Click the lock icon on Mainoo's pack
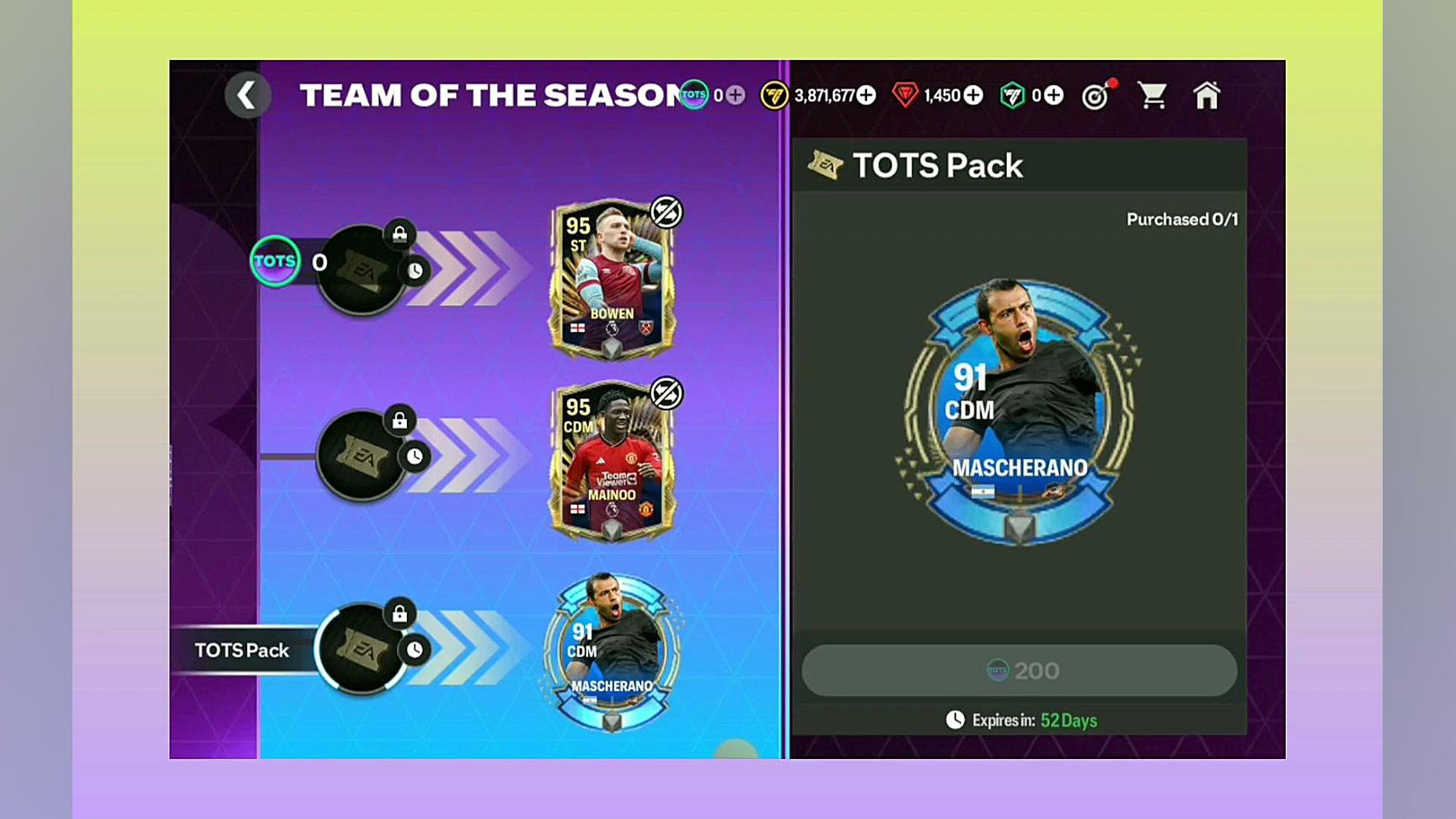1456x819 pixels. pos(399,420)
